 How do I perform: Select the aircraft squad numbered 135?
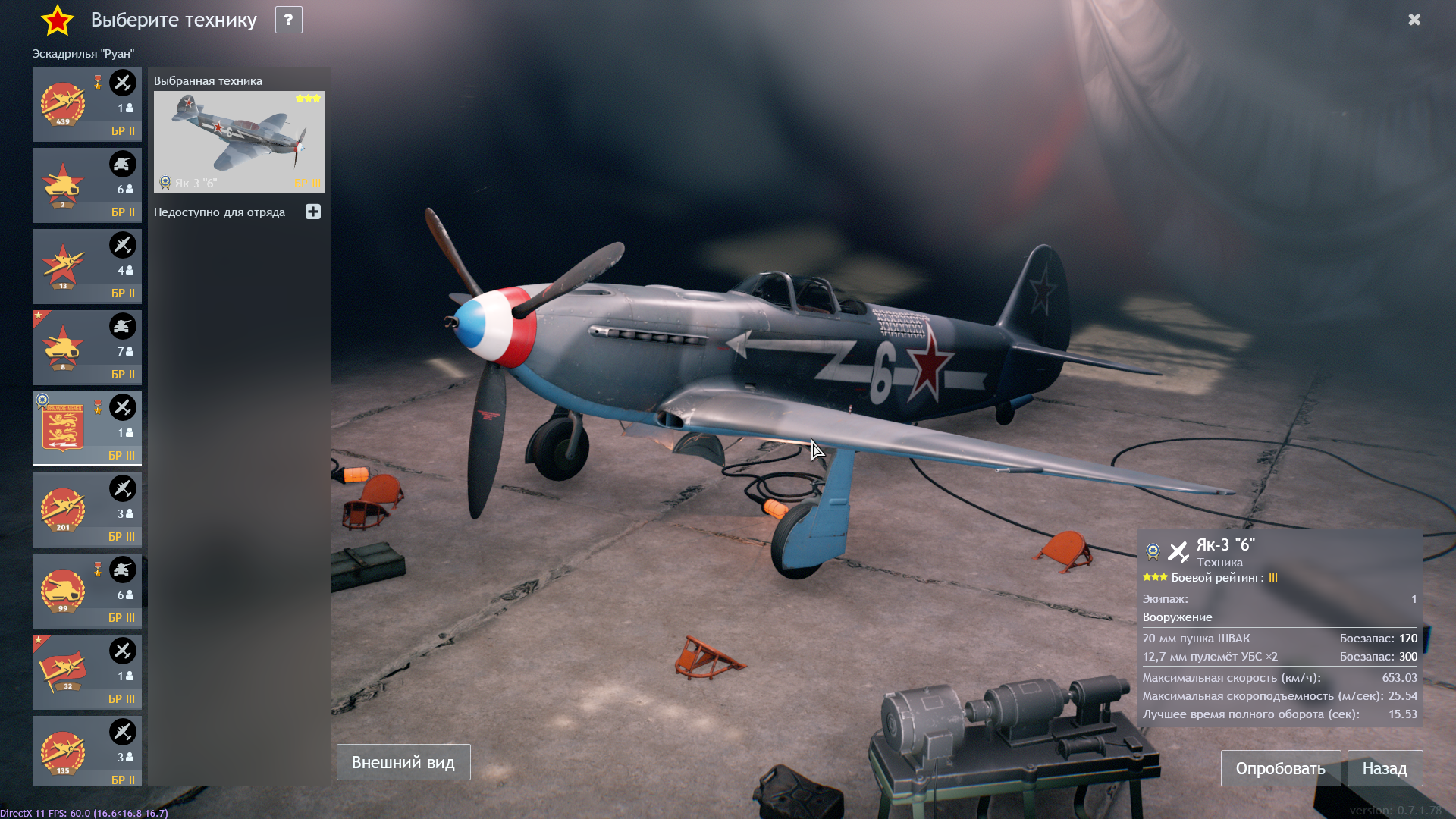[x=87, y=751]
